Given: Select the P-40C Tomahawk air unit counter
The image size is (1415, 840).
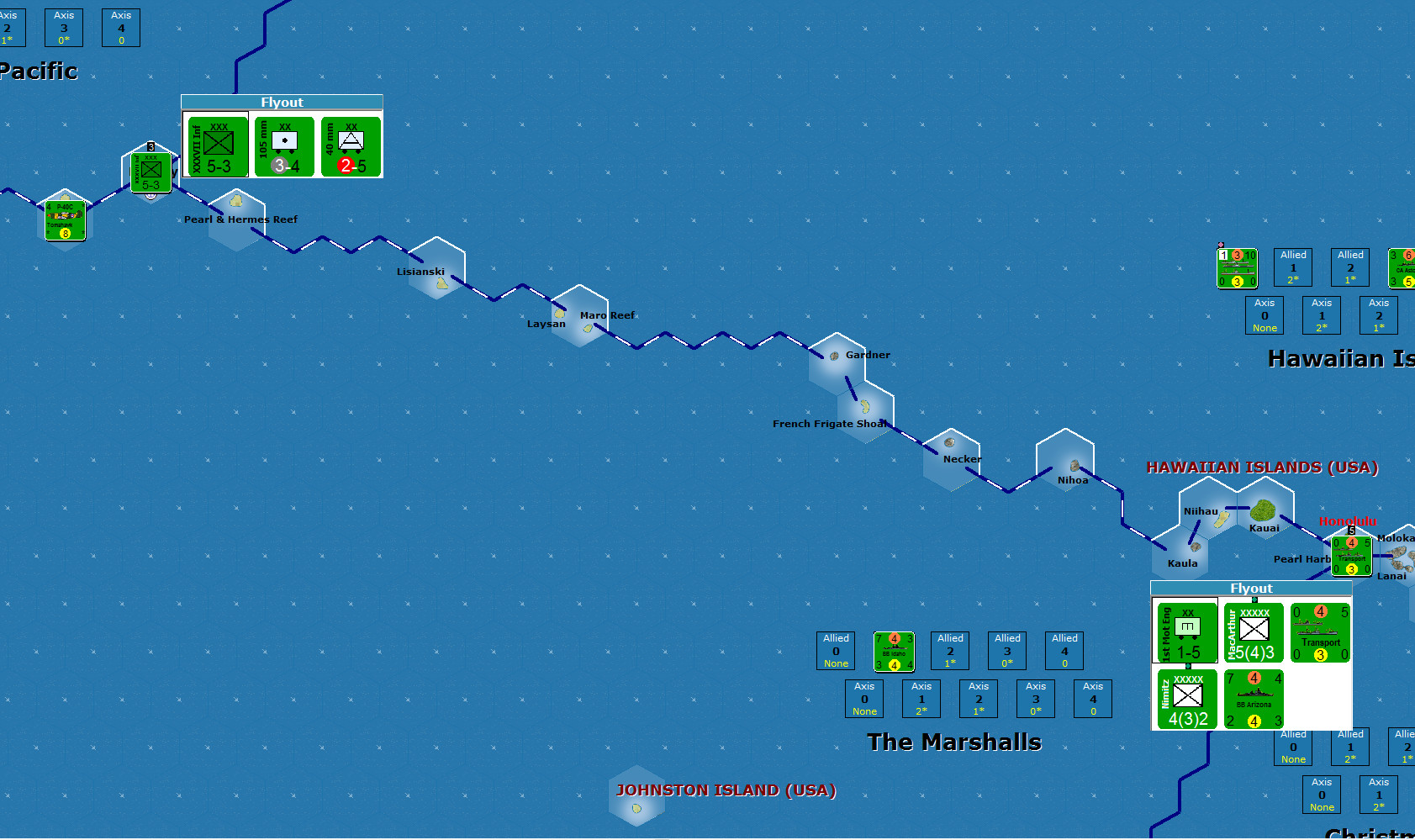Looking at the screenshot, I should point(65,219).
